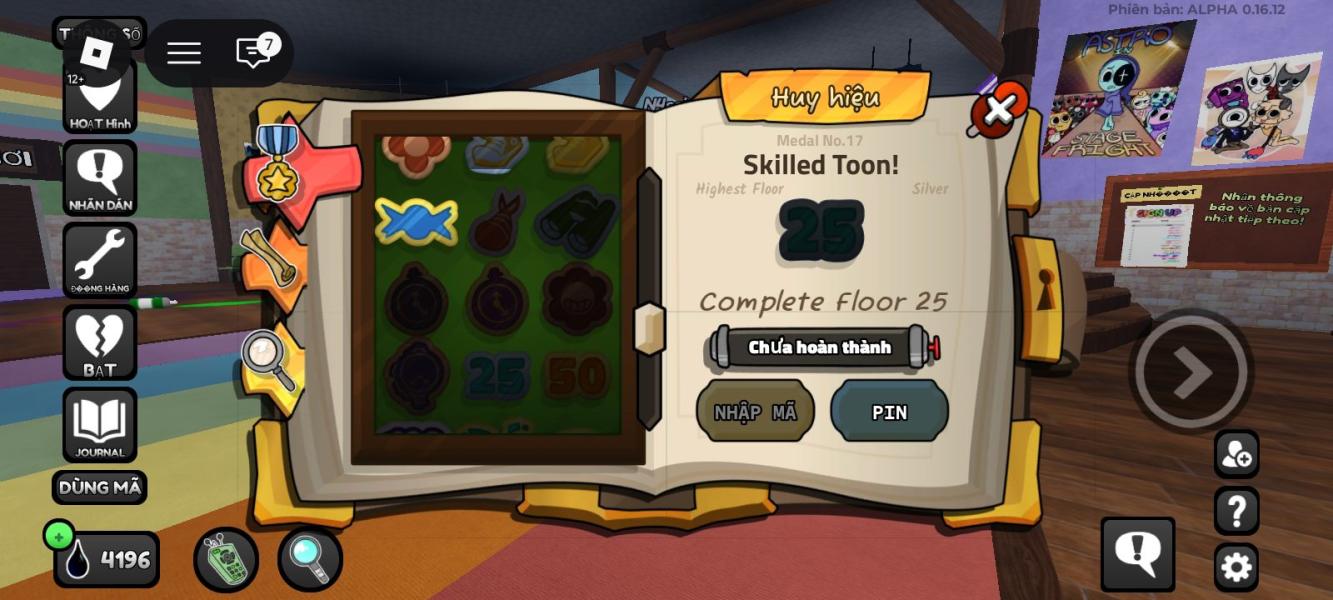The width and height of the screenshot is (1333, 600).
Task: Open the question mark help button
Action: 1236,511
